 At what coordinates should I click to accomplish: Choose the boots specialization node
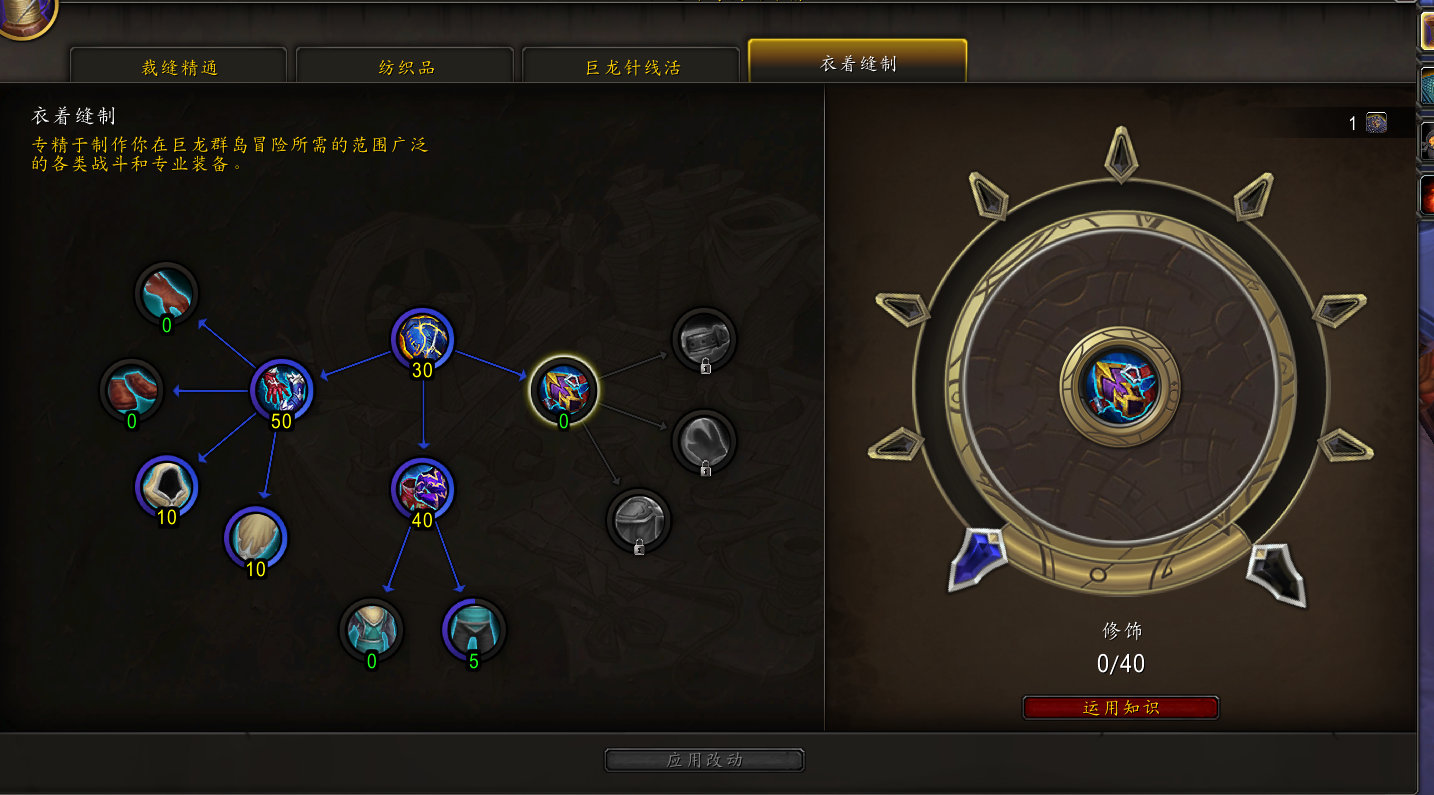pyautogui.click(x=132, y=388)
